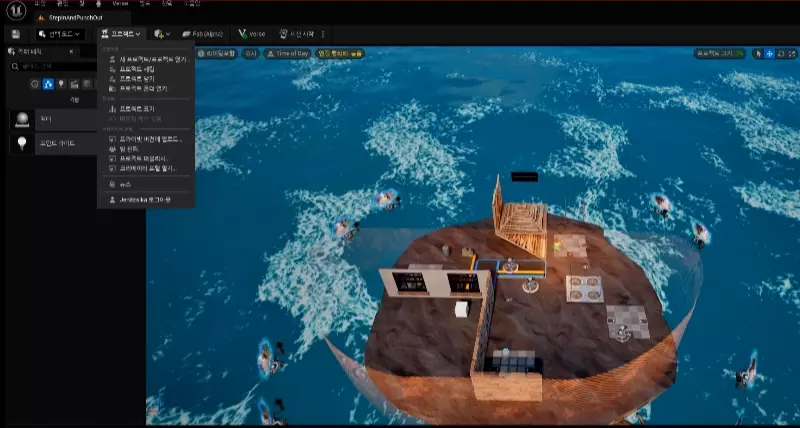Click the Verse toolbar button
Screen dimensions: 800x428
252,34
